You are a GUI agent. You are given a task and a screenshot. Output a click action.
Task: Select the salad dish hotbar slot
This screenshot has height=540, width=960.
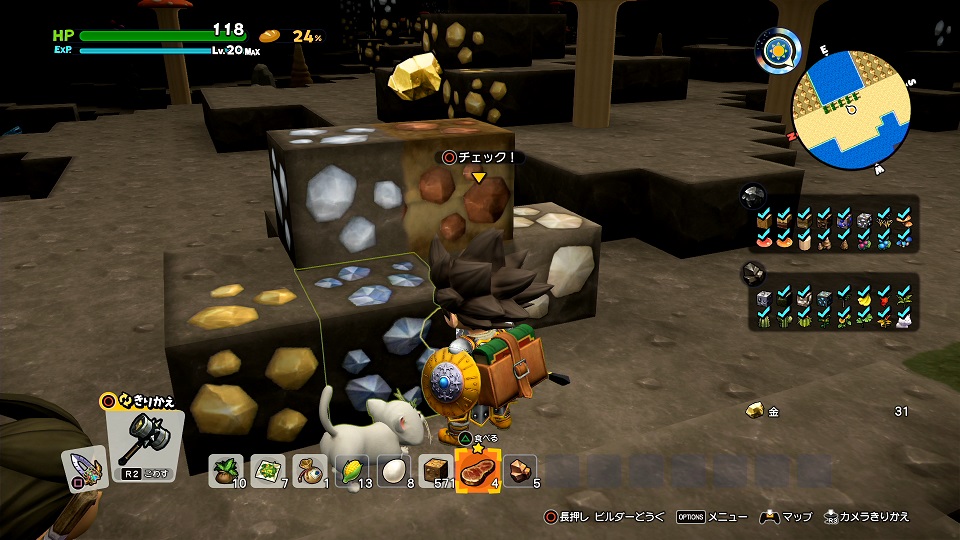[267, 470]
